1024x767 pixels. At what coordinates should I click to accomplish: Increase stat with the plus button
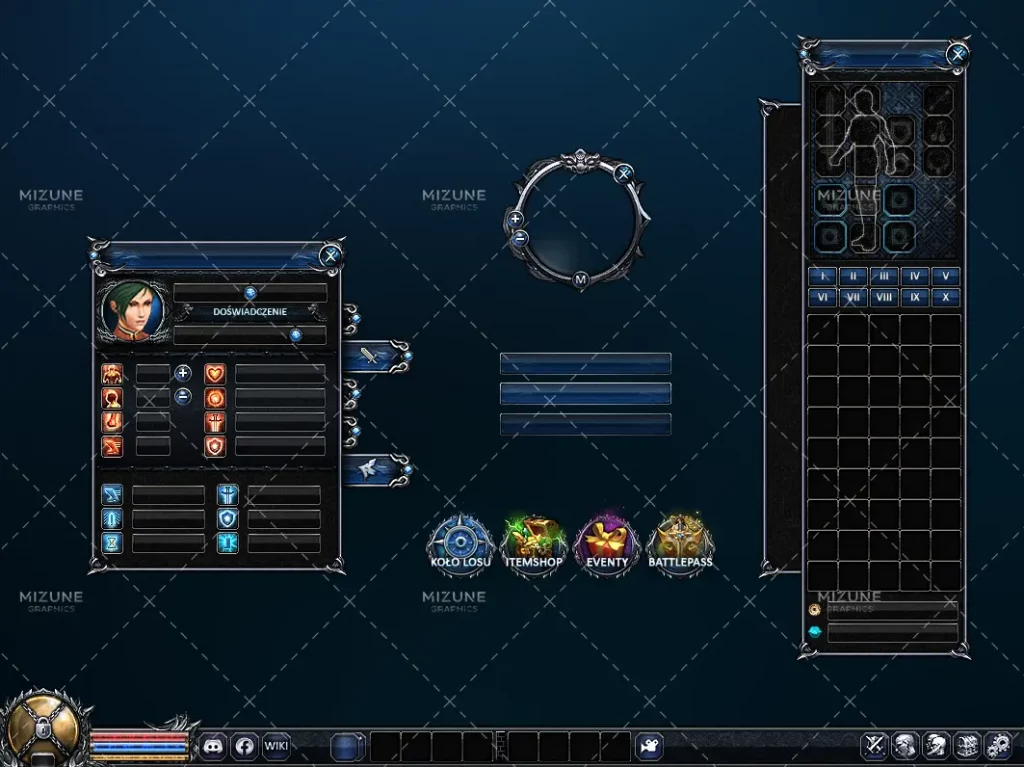click(x=183, y=373)
